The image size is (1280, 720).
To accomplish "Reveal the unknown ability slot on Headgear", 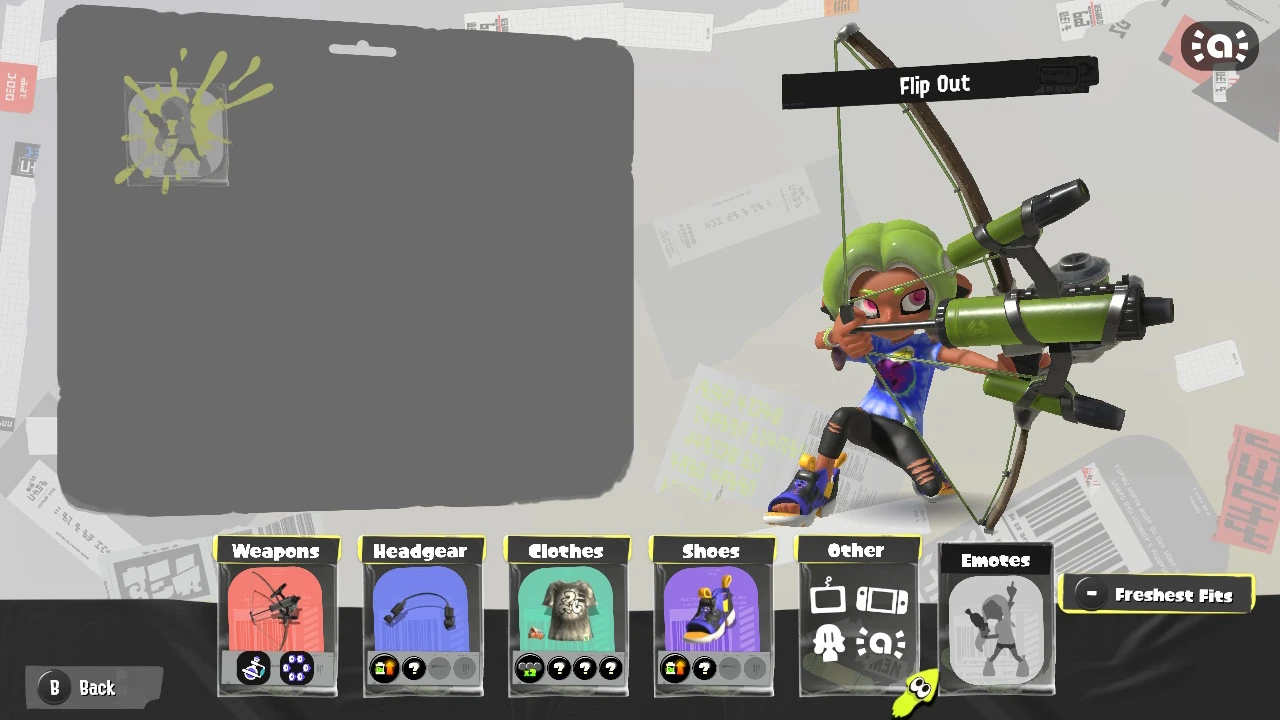I will coord(414,668).
